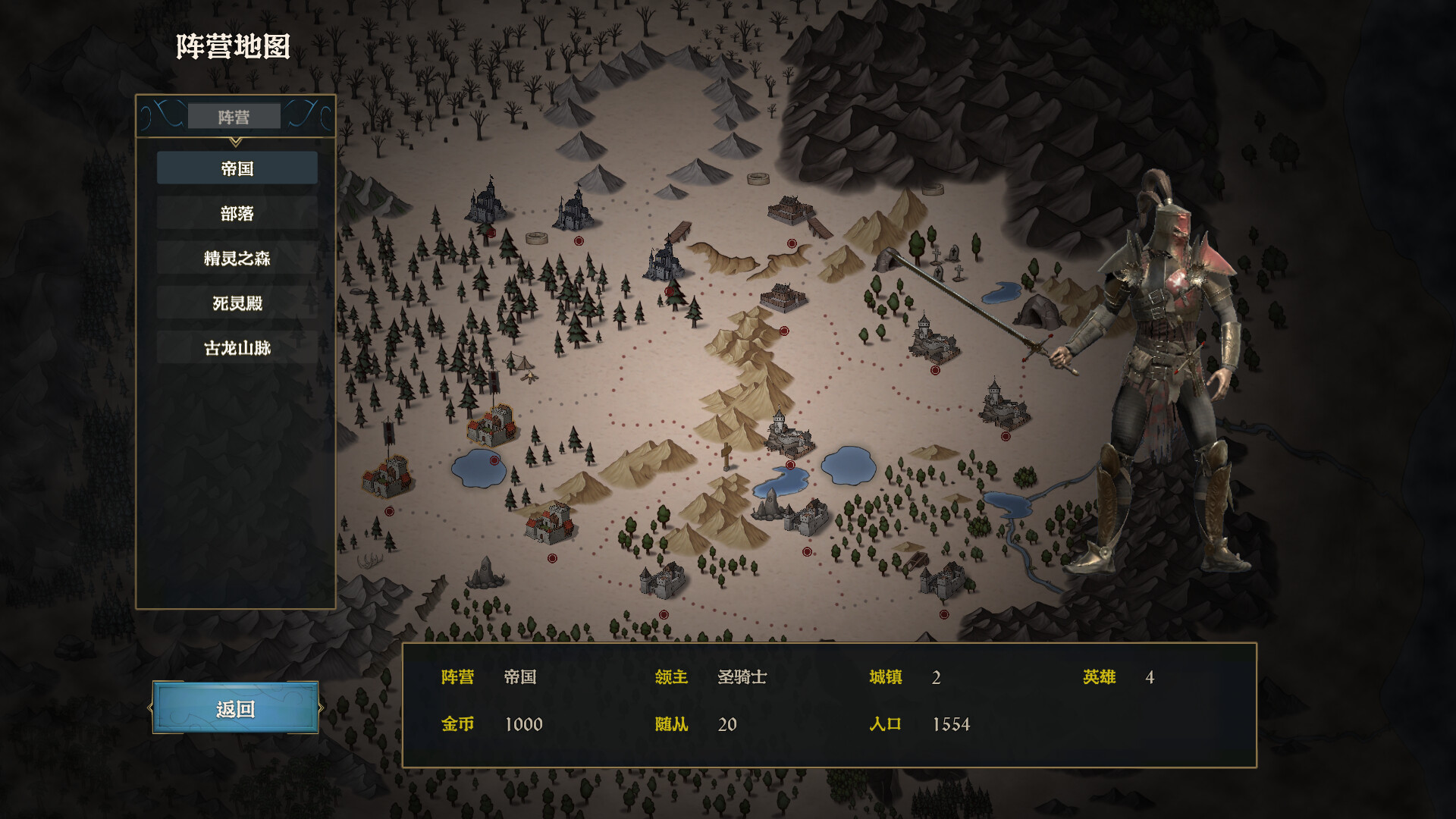The height and width of the screenshot is (819, 1456).
Task: Open the 古龙山脉 faction
Action: 236,347
